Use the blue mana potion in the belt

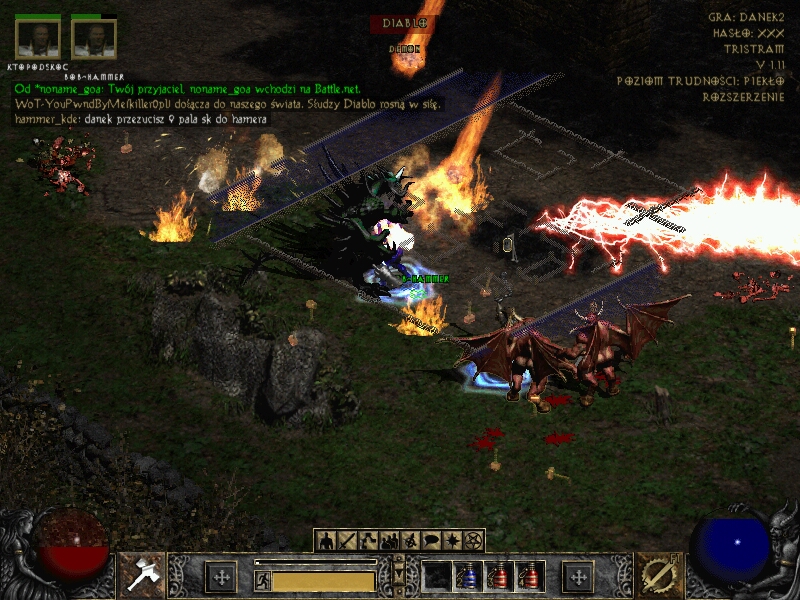pos(467,577)
